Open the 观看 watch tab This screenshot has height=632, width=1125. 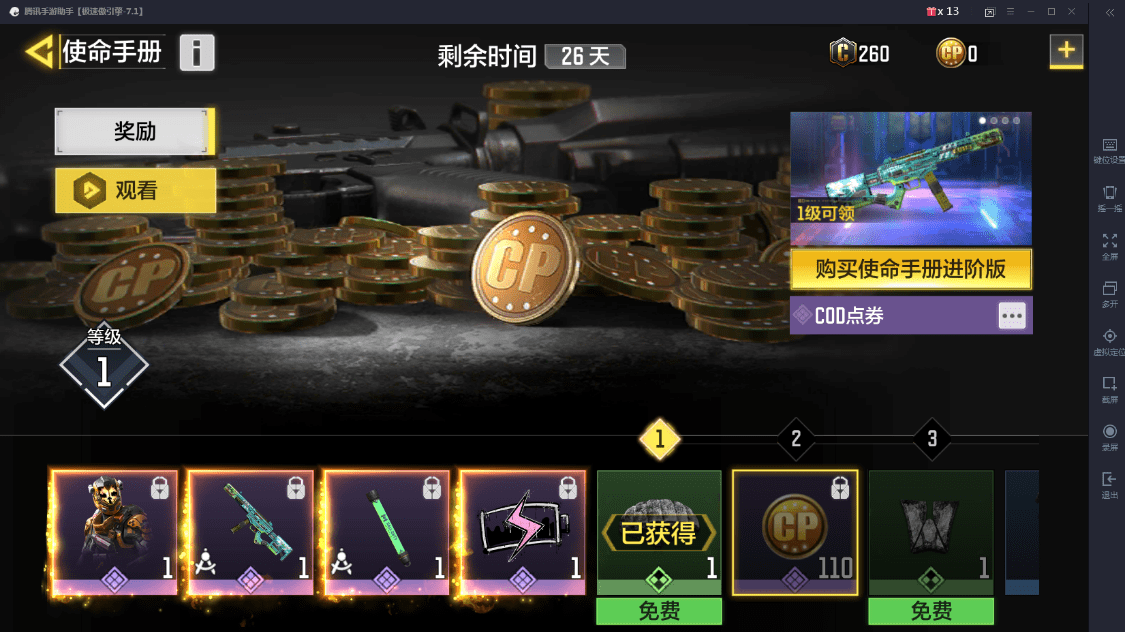[x=135, y=190]
